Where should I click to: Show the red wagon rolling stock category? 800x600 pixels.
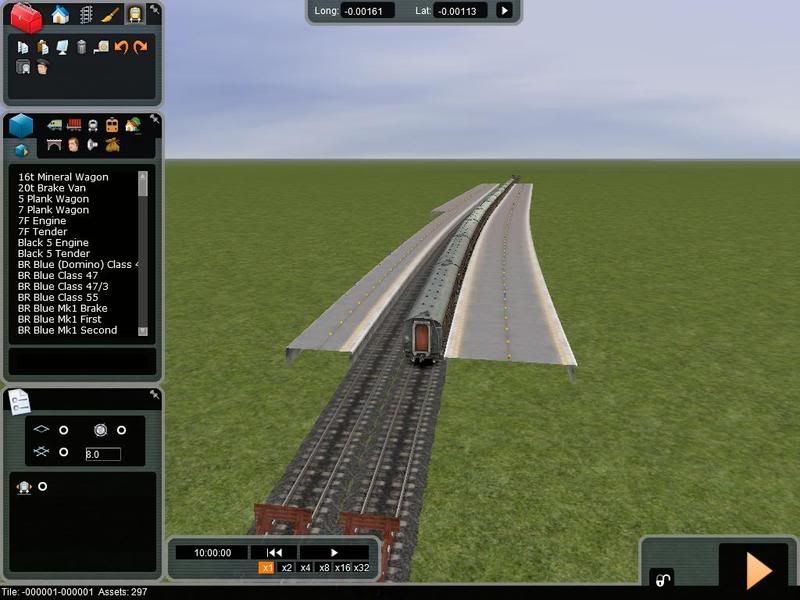[x=73, y=125]
